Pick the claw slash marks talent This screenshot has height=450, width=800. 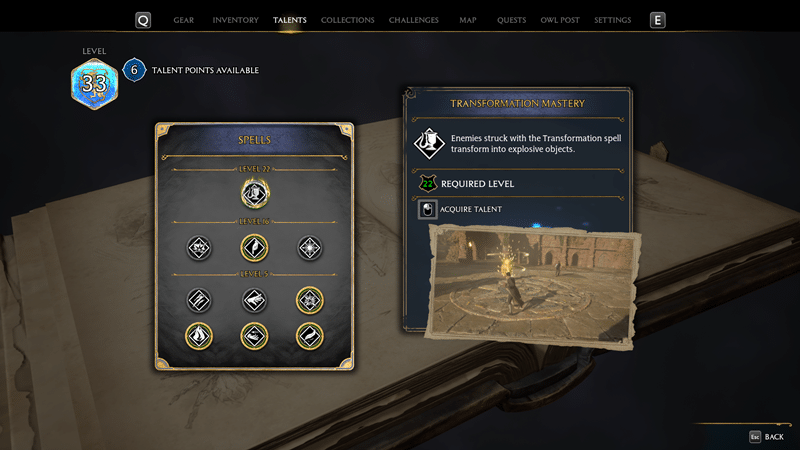point(199,300)
